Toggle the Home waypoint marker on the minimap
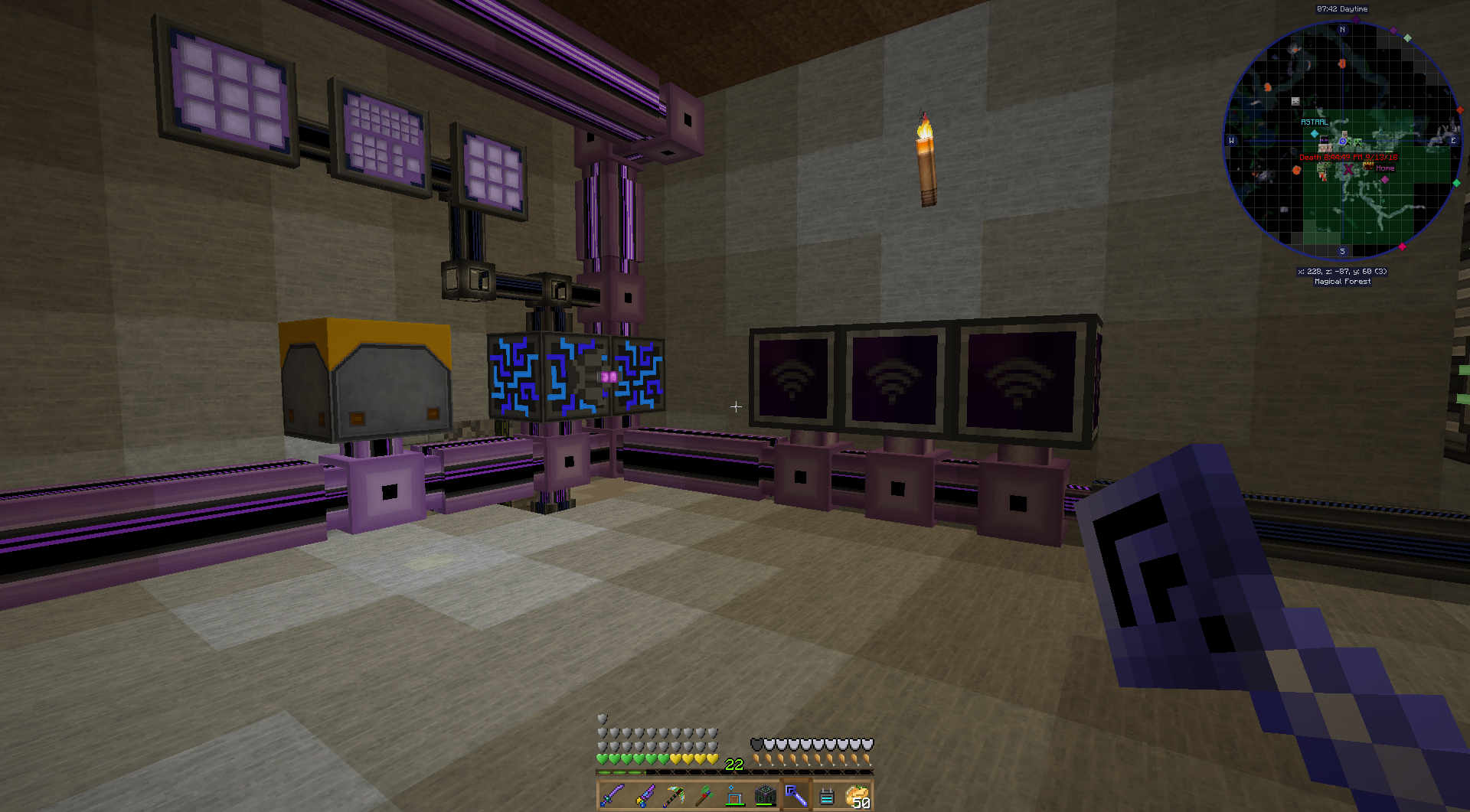1470x812 pixels. [x=1386, y=167]
